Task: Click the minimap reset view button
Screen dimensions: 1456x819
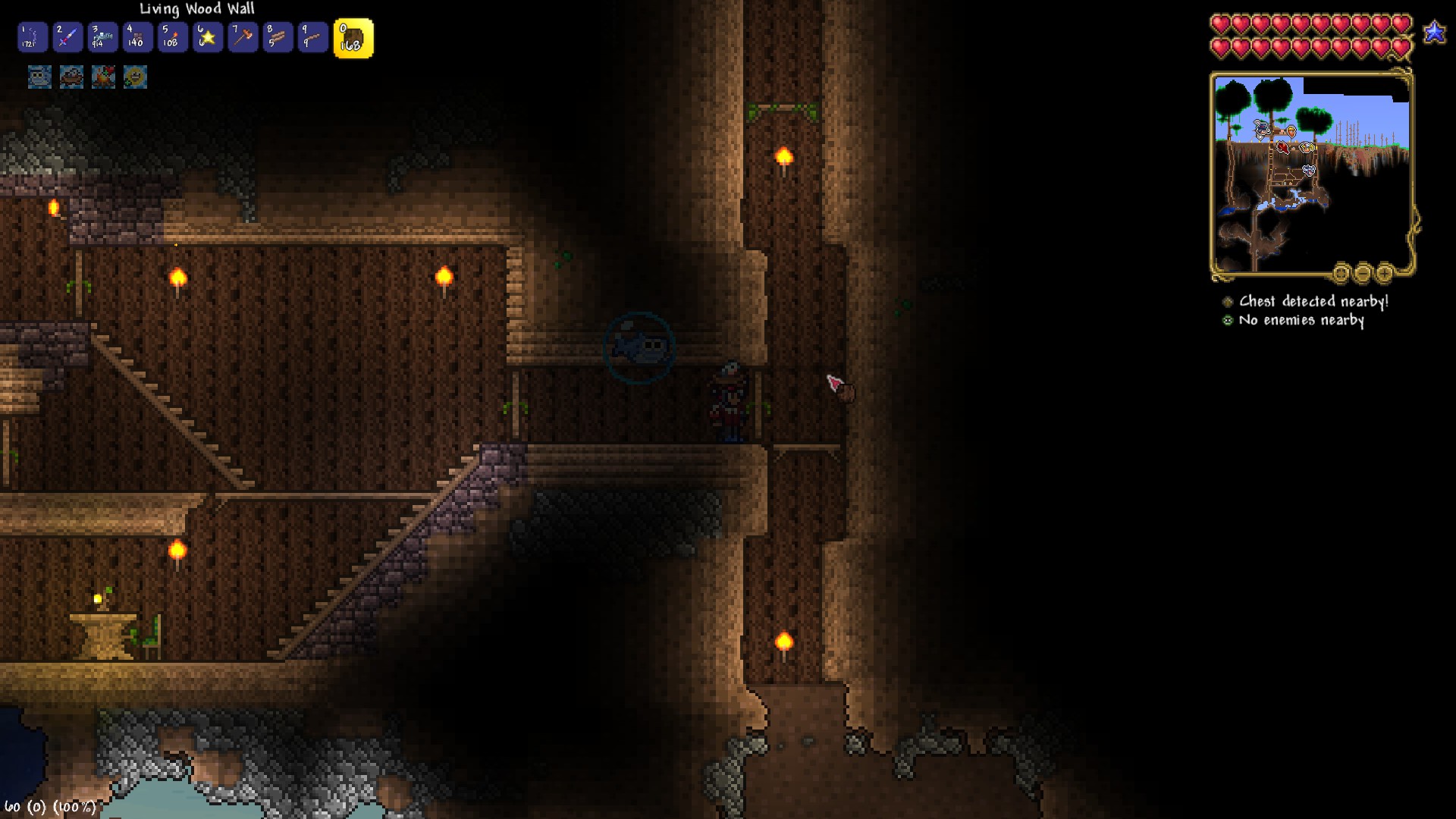Action: click(x=1341, y=273)
